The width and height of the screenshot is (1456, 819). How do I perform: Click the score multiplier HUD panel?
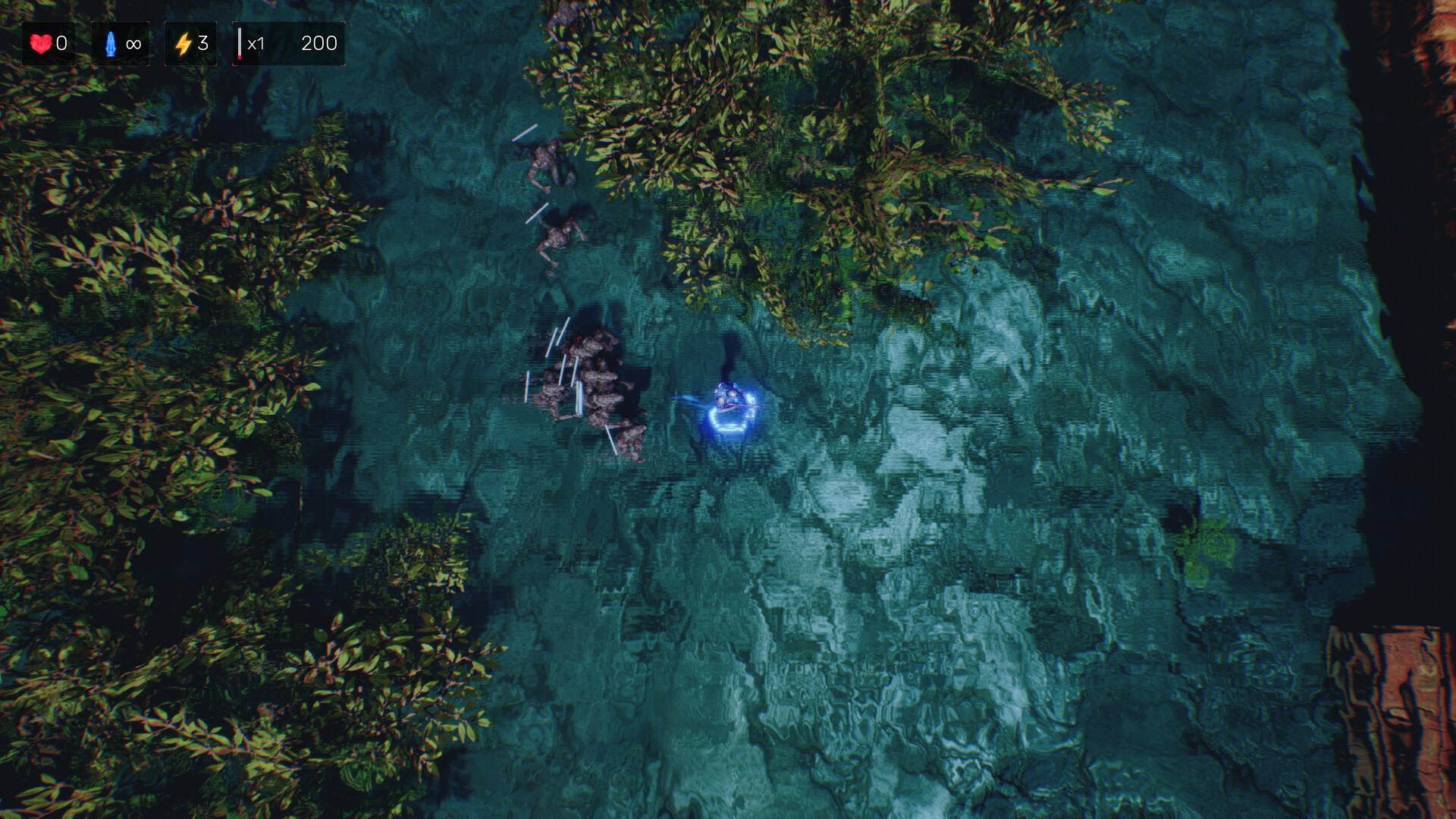pyautogui.click(x=288, y=43)
